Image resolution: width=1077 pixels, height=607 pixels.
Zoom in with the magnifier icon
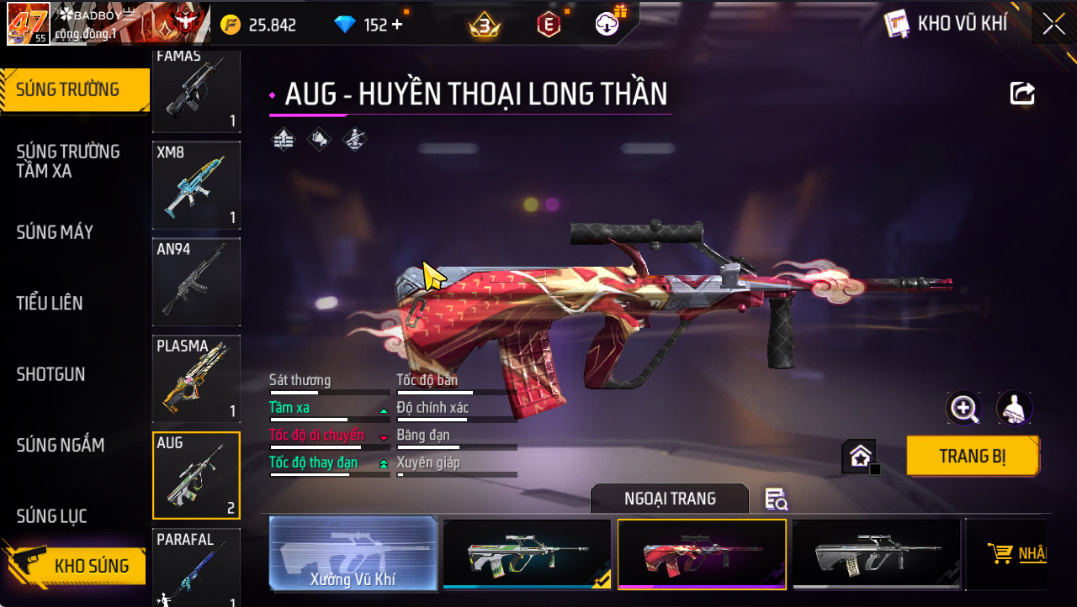tap(964, 408)
